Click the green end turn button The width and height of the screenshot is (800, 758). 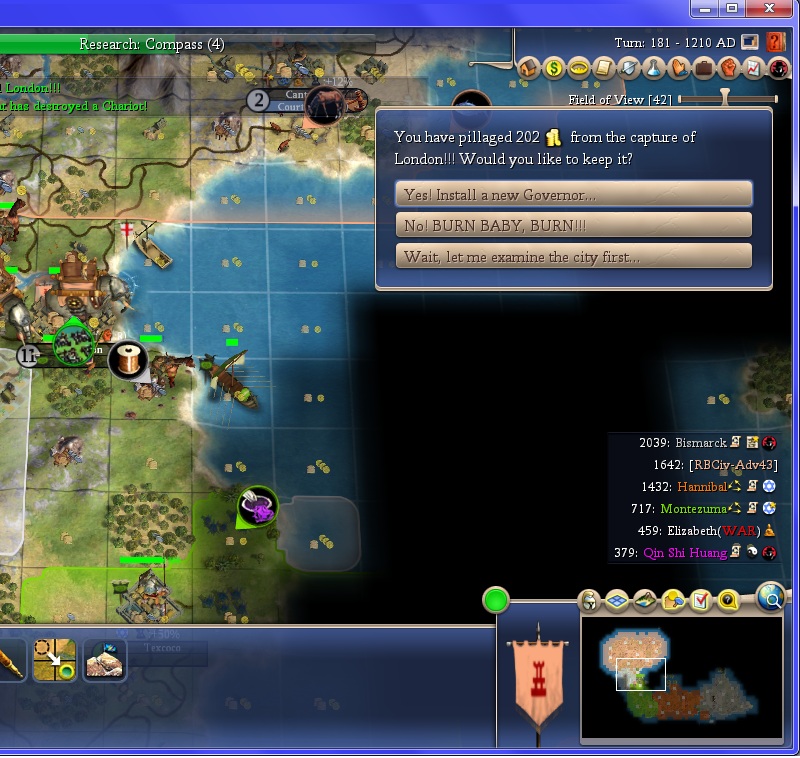(x=495, y=601)
